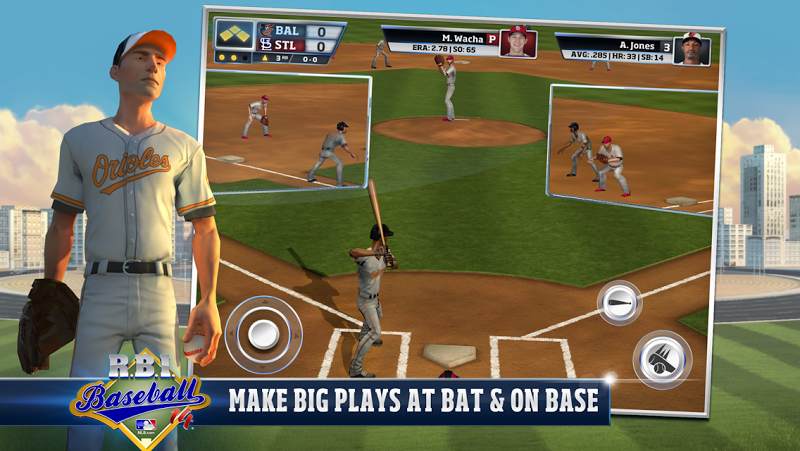Viewport: 800px width, 451px height.
Task: Select the third base runner inset view
Action: 287,132
